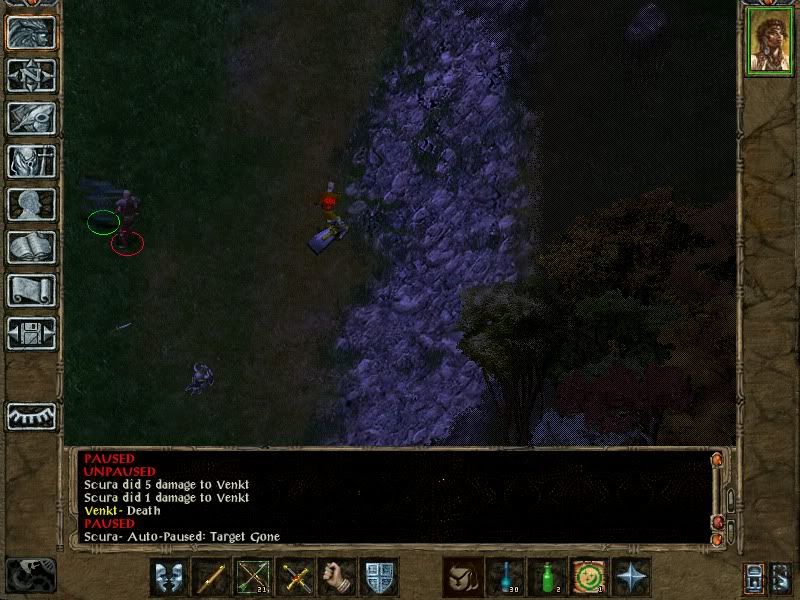The image size is (800, 600).
Task: Click the helmeted face return-to-game button
Action: pos(32,32)
